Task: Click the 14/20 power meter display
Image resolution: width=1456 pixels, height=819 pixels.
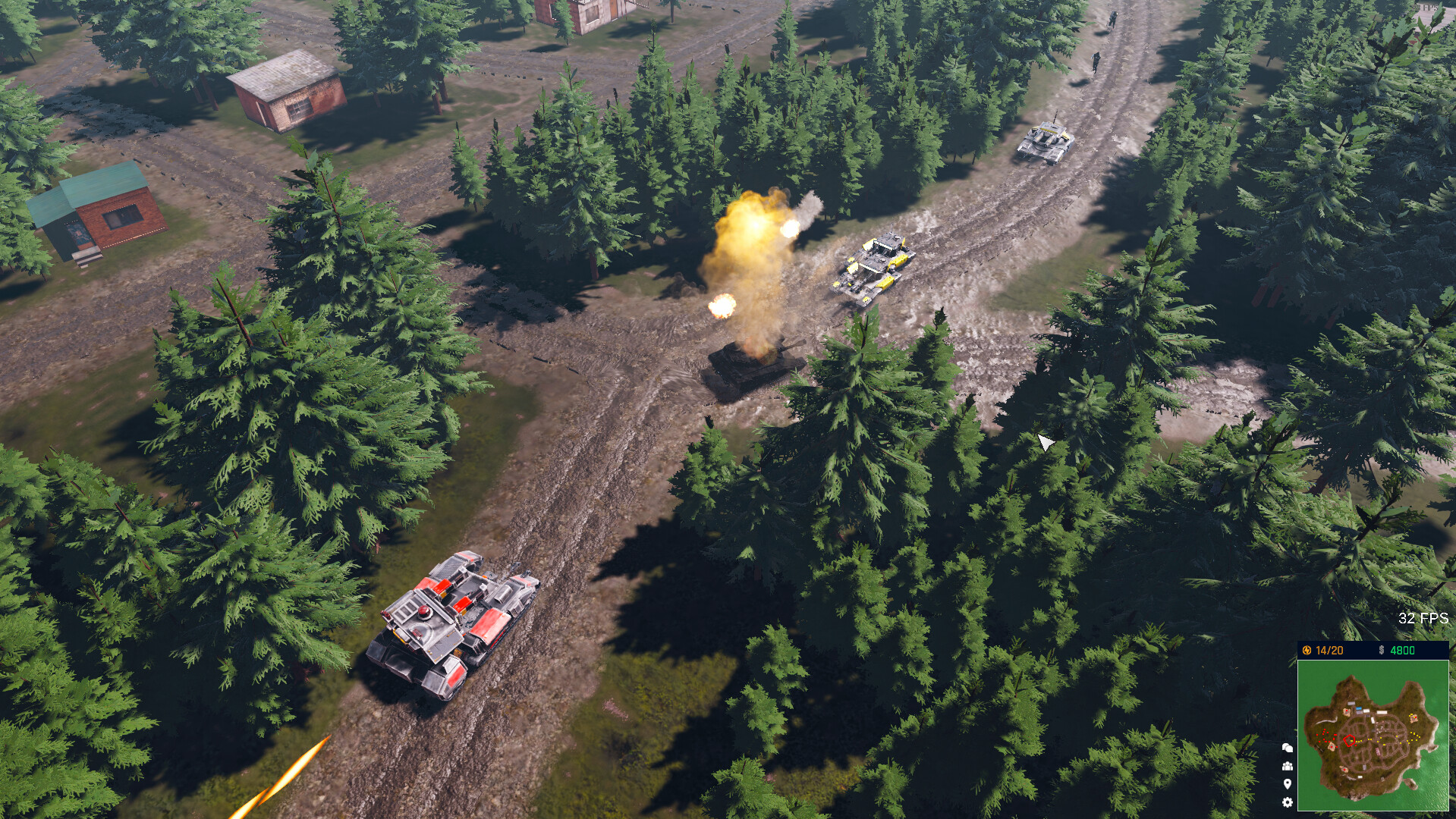Action: [1326, 650]
